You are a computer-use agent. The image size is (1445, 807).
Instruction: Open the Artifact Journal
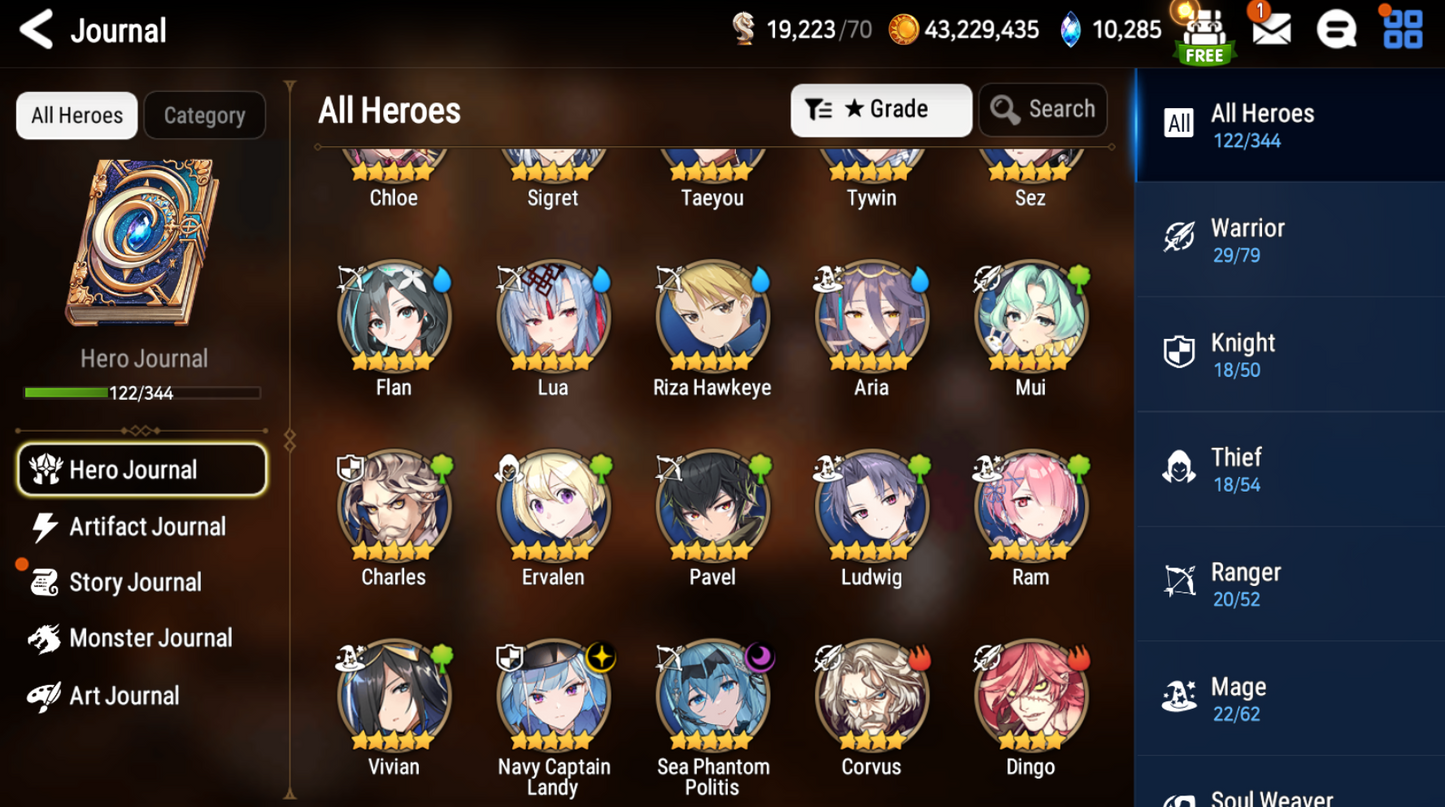(x=147, y=526)
